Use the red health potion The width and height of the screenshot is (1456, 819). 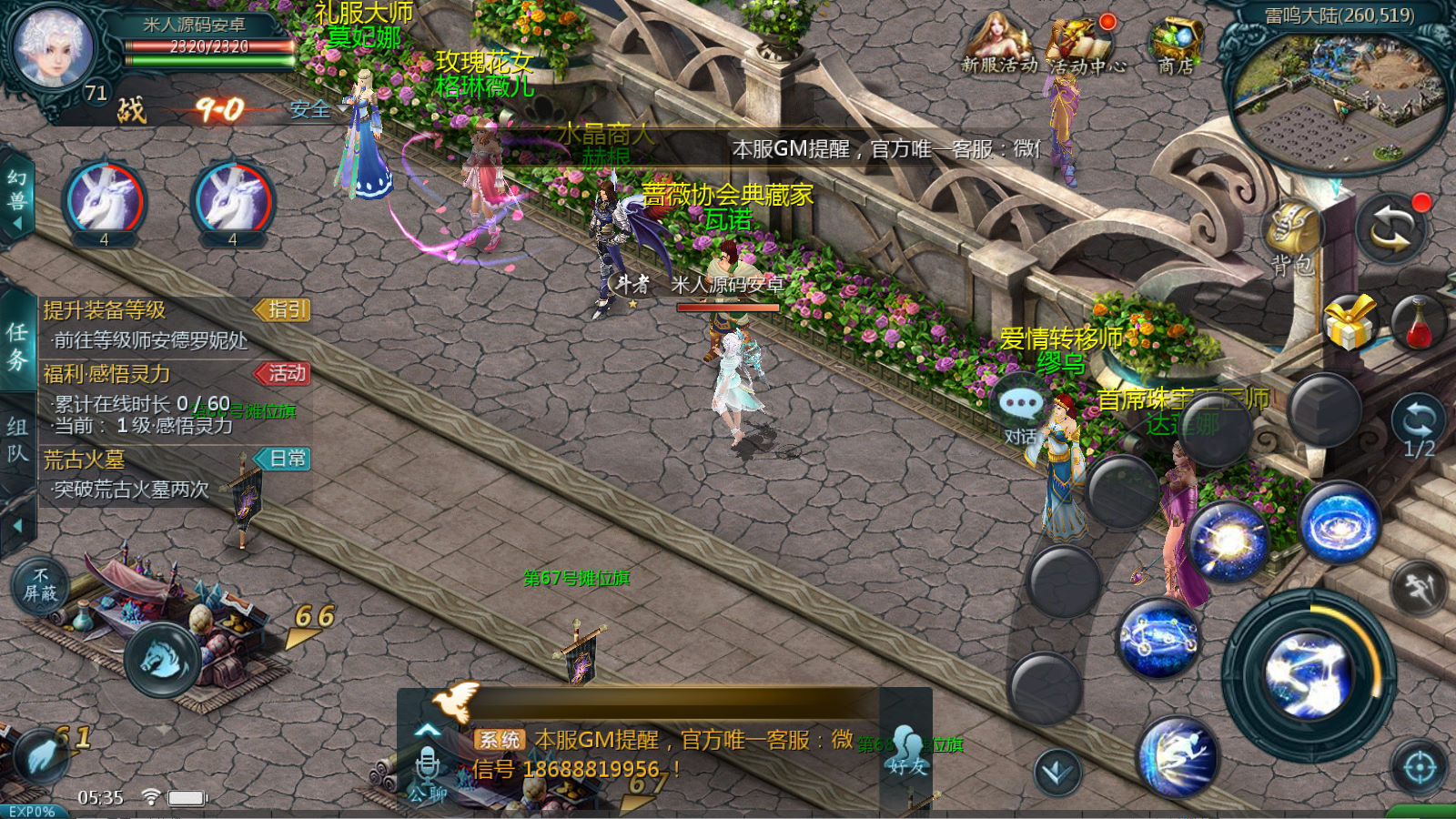pyautogui.click(x=1418, y=322)
